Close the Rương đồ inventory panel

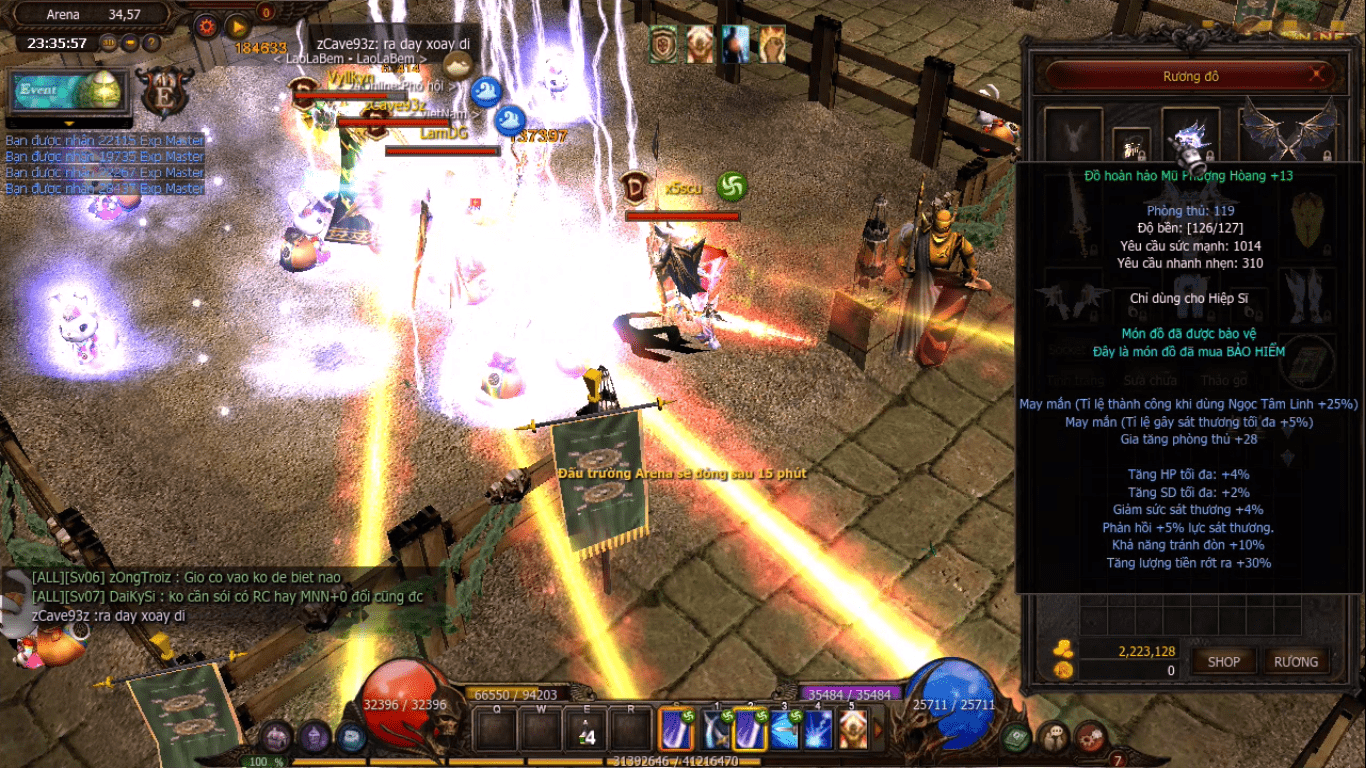pos(1319,74)
